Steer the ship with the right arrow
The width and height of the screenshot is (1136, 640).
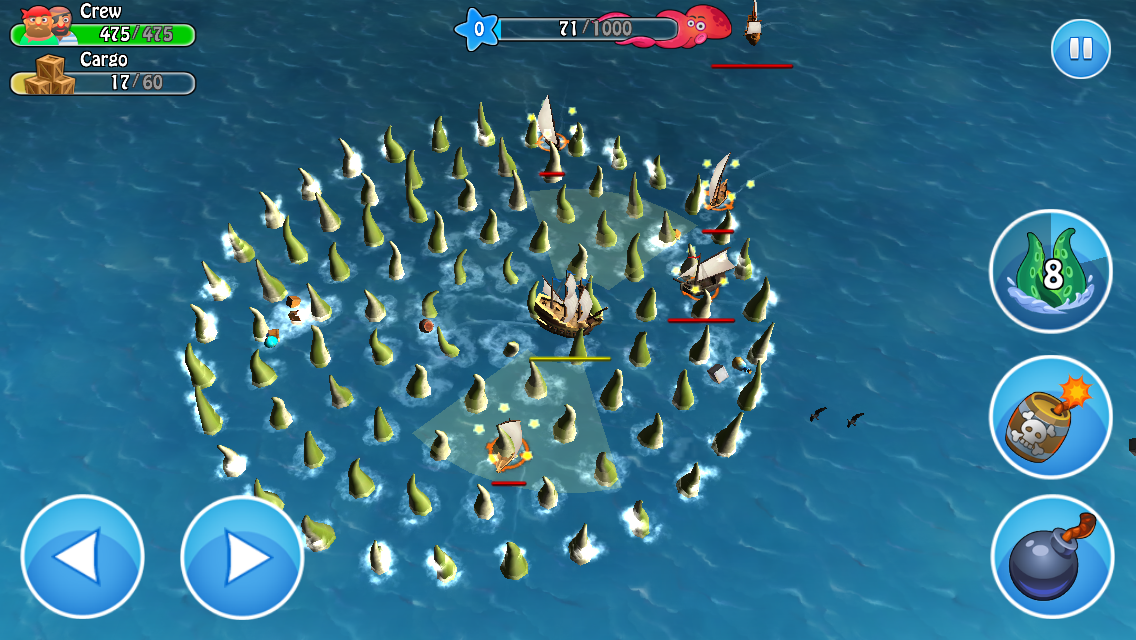[242, 556]
